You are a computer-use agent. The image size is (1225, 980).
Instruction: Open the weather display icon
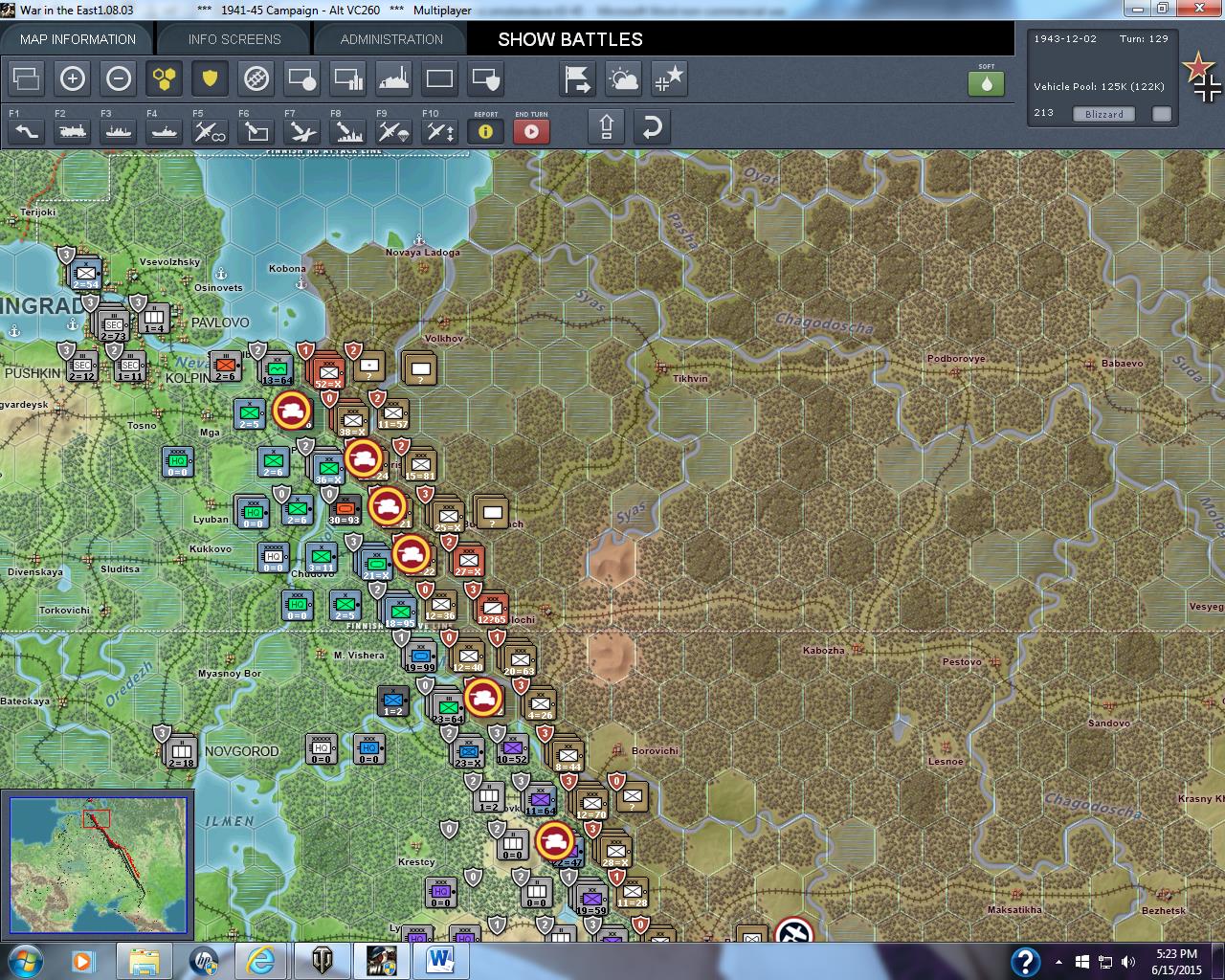point(623,79)
